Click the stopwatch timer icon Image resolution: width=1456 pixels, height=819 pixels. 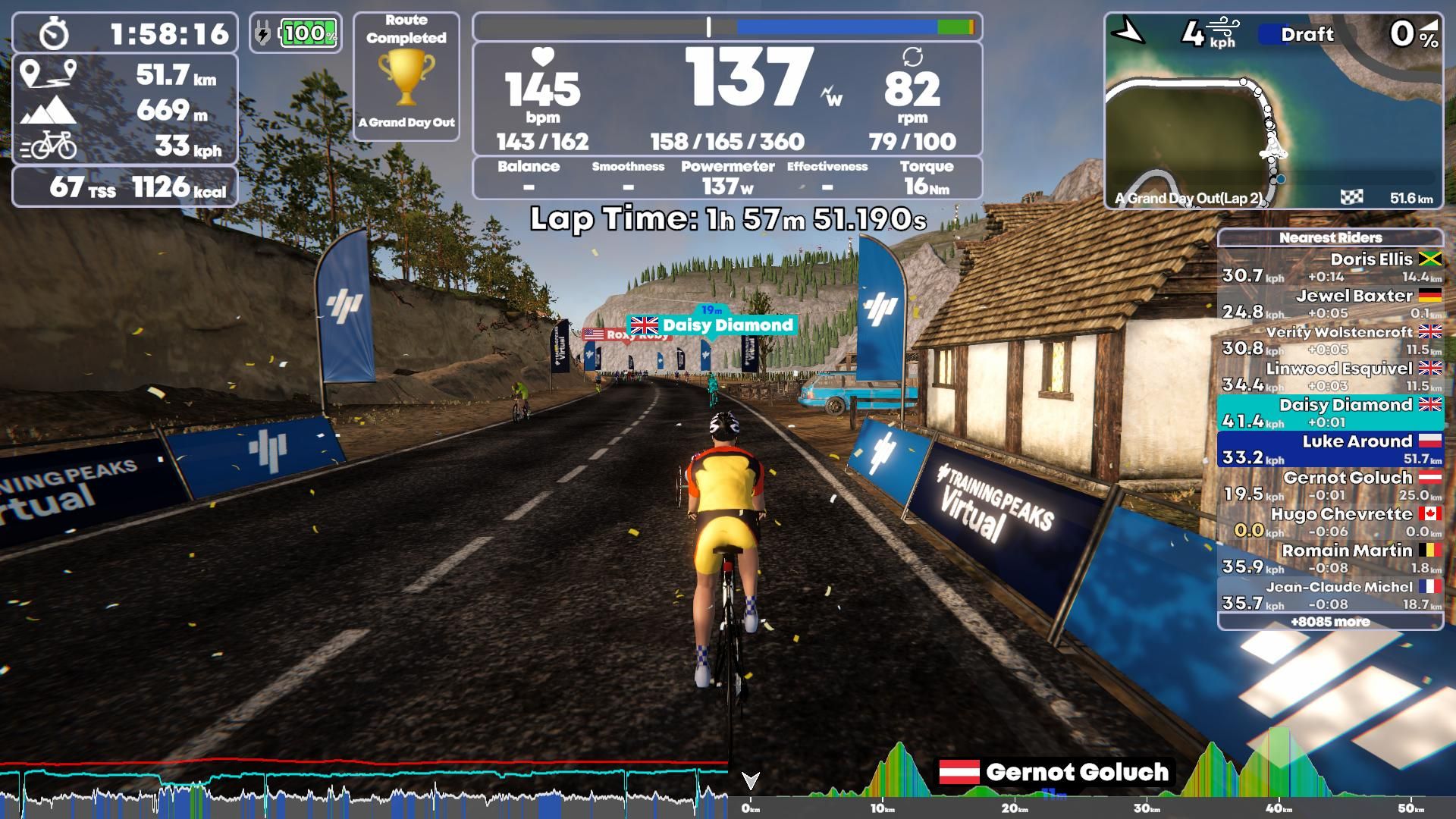[x=53, y=33]
